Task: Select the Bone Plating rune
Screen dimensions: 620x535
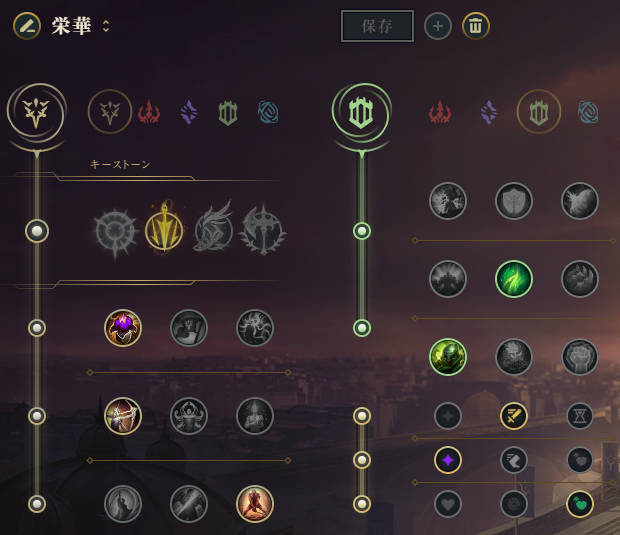Action: [x=580, y=279]
